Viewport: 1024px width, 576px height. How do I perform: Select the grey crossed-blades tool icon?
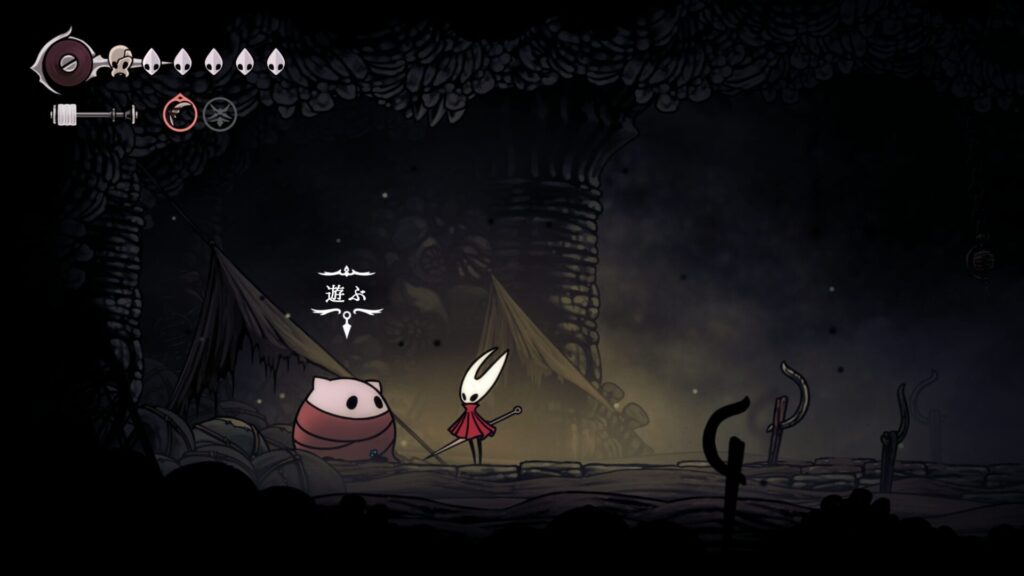click(219, 114)
